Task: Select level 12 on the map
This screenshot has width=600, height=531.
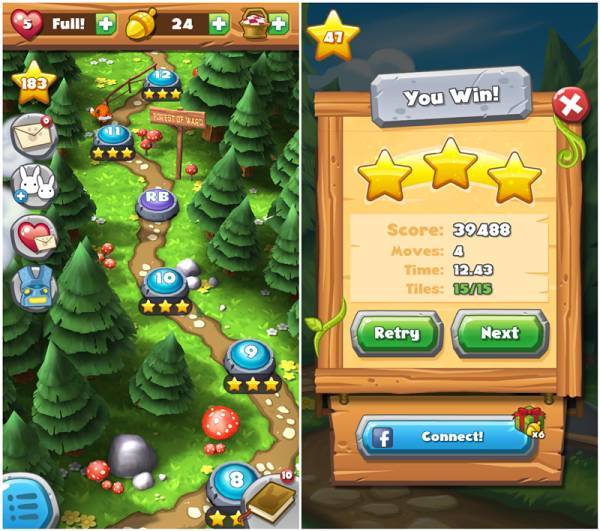Action: pyautogui.click(x=160, y=78)
